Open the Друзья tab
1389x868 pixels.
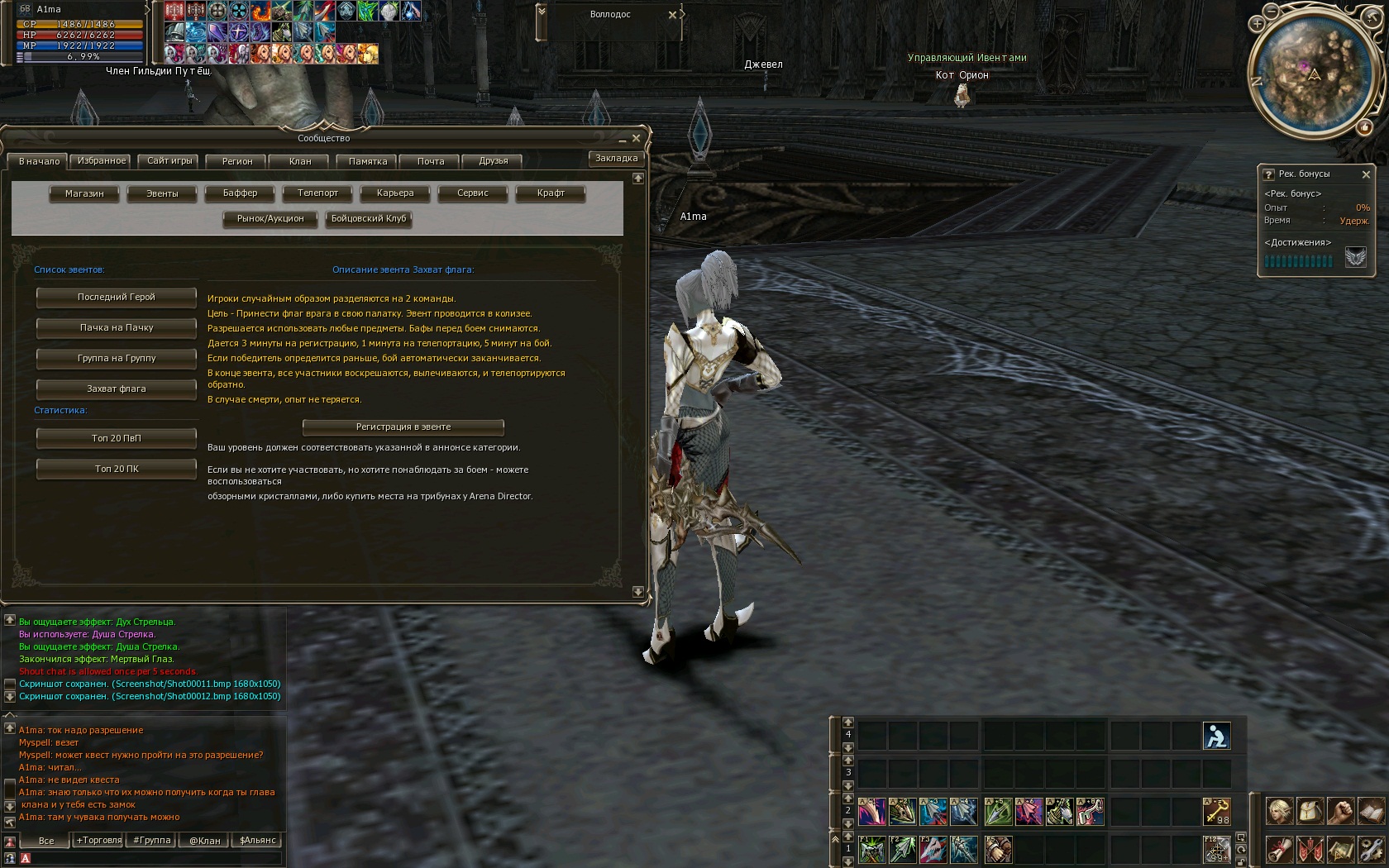[x=494, y=161]
